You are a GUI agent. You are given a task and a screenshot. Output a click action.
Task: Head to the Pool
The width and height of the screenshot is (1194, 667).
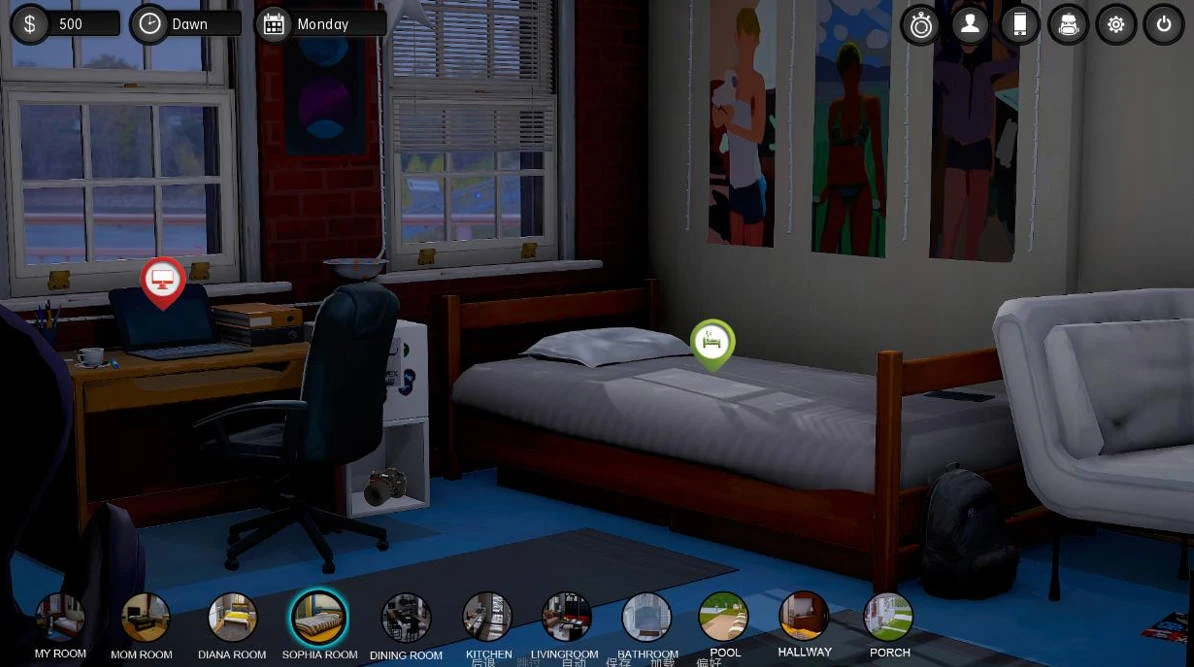coord(724,617)
